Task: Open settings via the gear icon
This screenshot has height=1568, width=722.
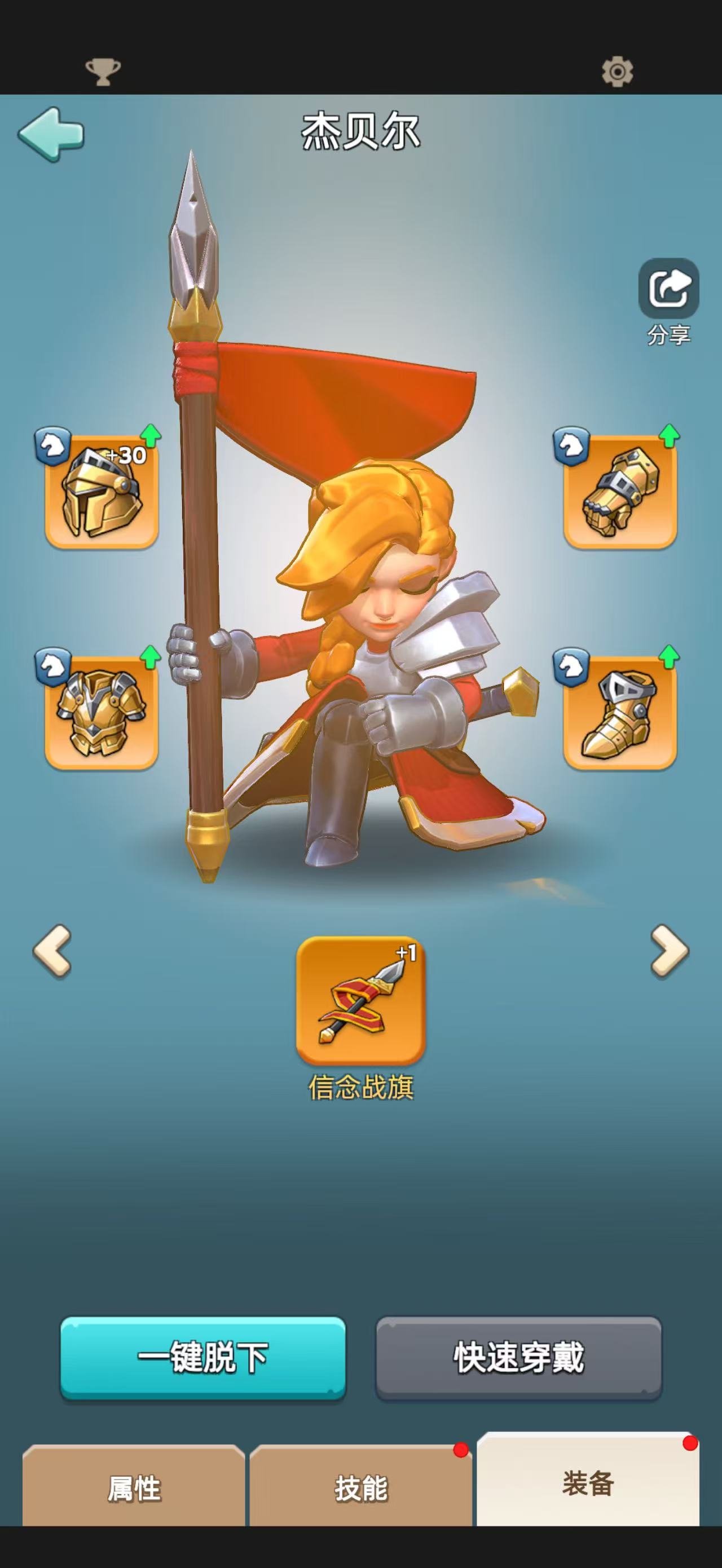Action: (617, 72)
